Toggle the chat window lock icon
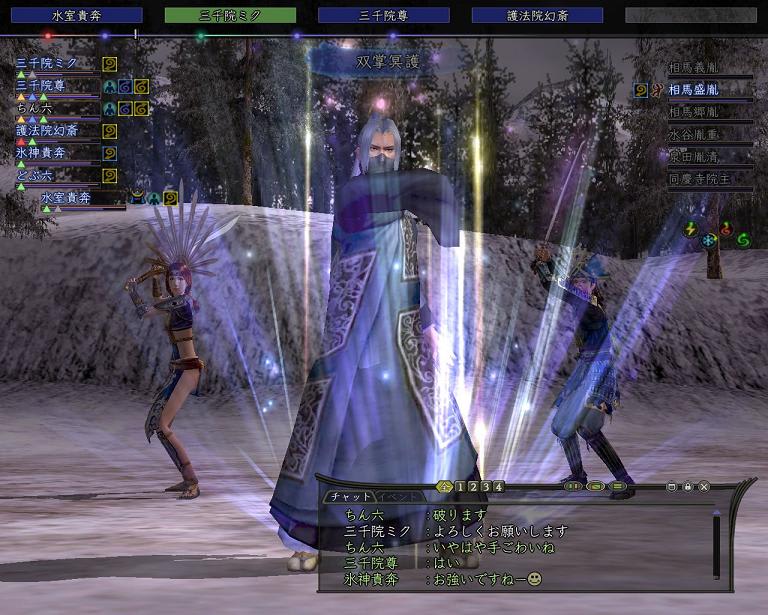The width and height of the screenshot is (768, 615). (x=688, y=487)
